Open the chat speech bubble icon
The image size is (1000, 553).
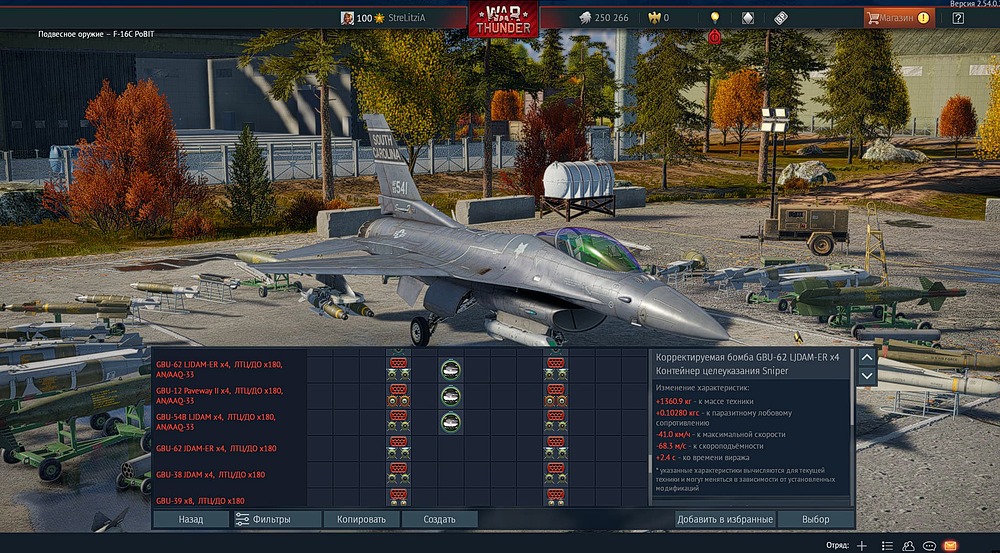coord(929,545)
